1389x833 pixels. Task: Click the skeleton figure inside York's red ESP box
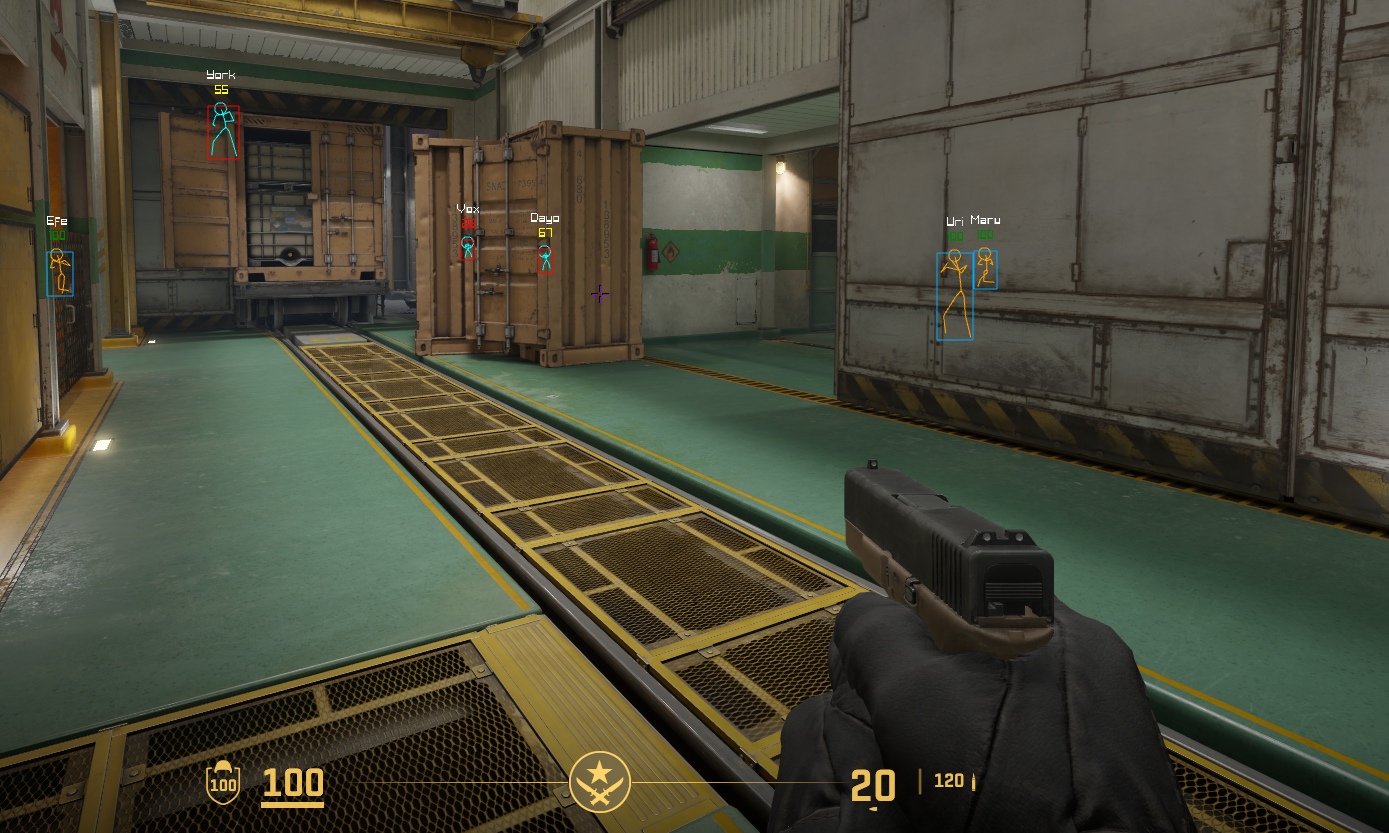pos(222,130)
